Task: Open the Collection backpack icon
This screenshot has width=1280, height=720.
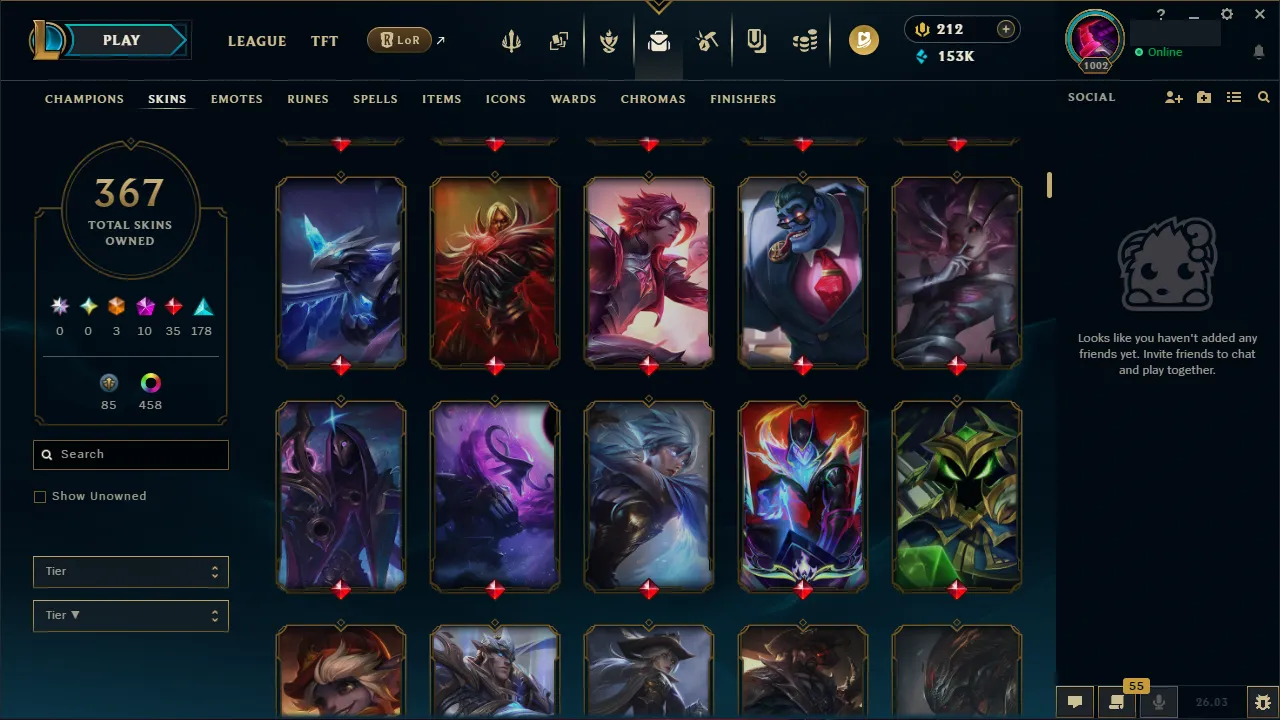Action: click(x=658, y=40)
